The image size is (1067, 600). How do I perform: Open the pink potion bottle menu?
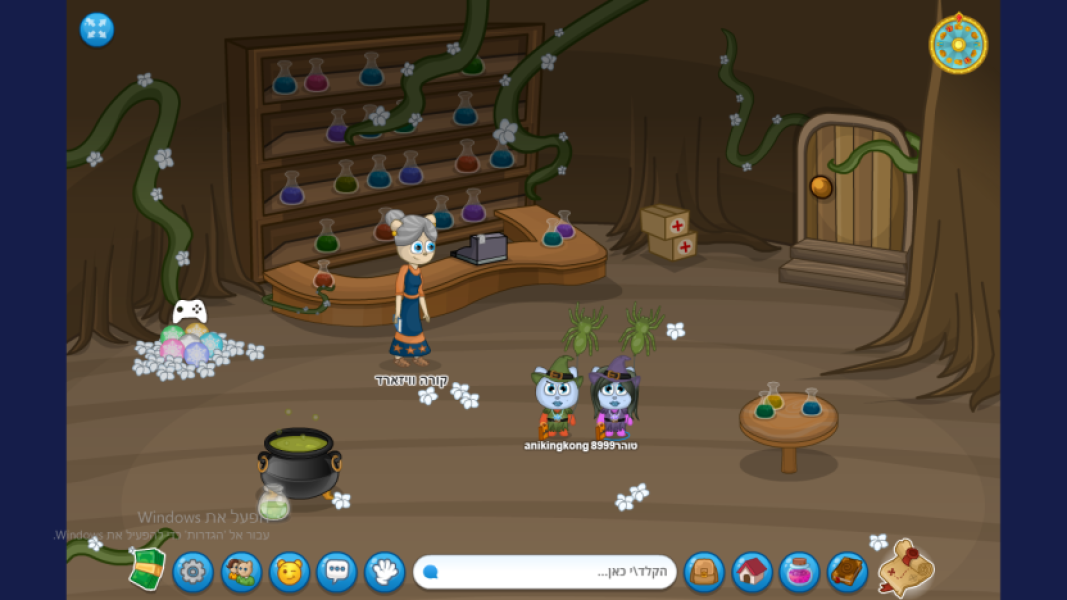[799, 572]
